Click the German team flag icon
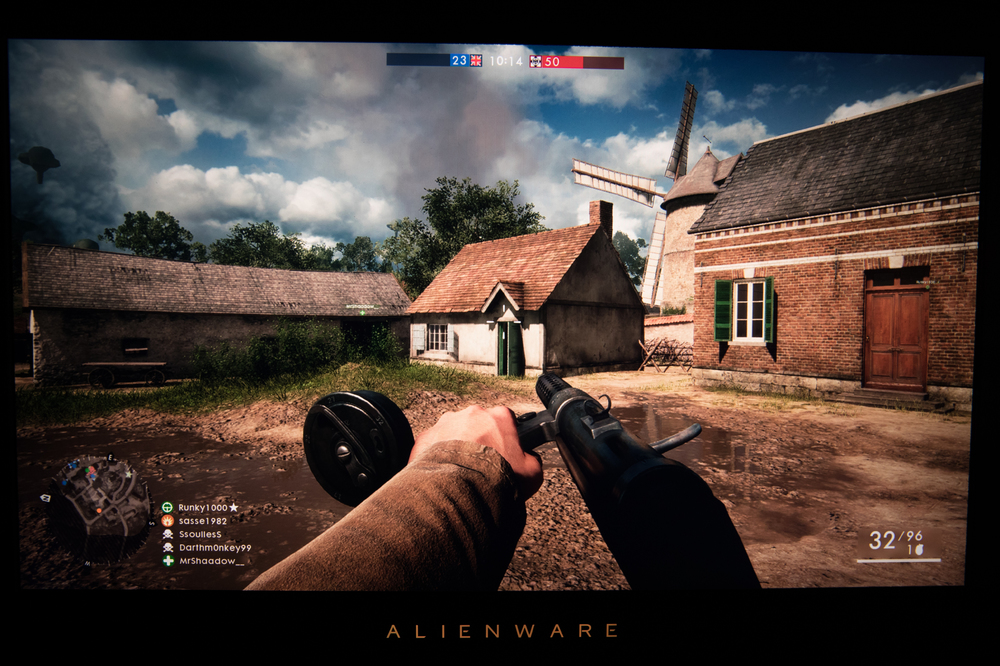1000x666 pixels. click(x=536, y=61)
